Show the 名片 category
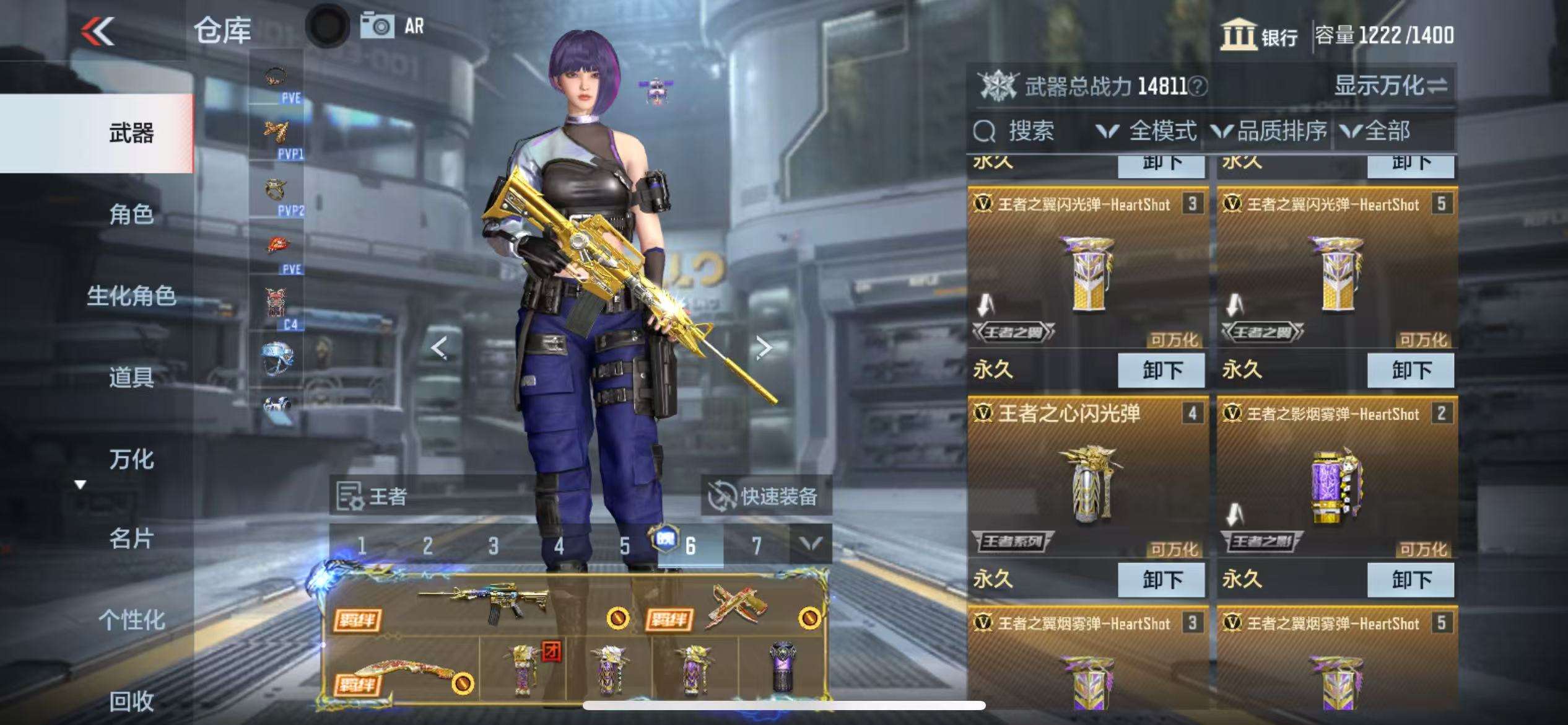This screenshot has width=1568, height=725. tap(131, 538)
